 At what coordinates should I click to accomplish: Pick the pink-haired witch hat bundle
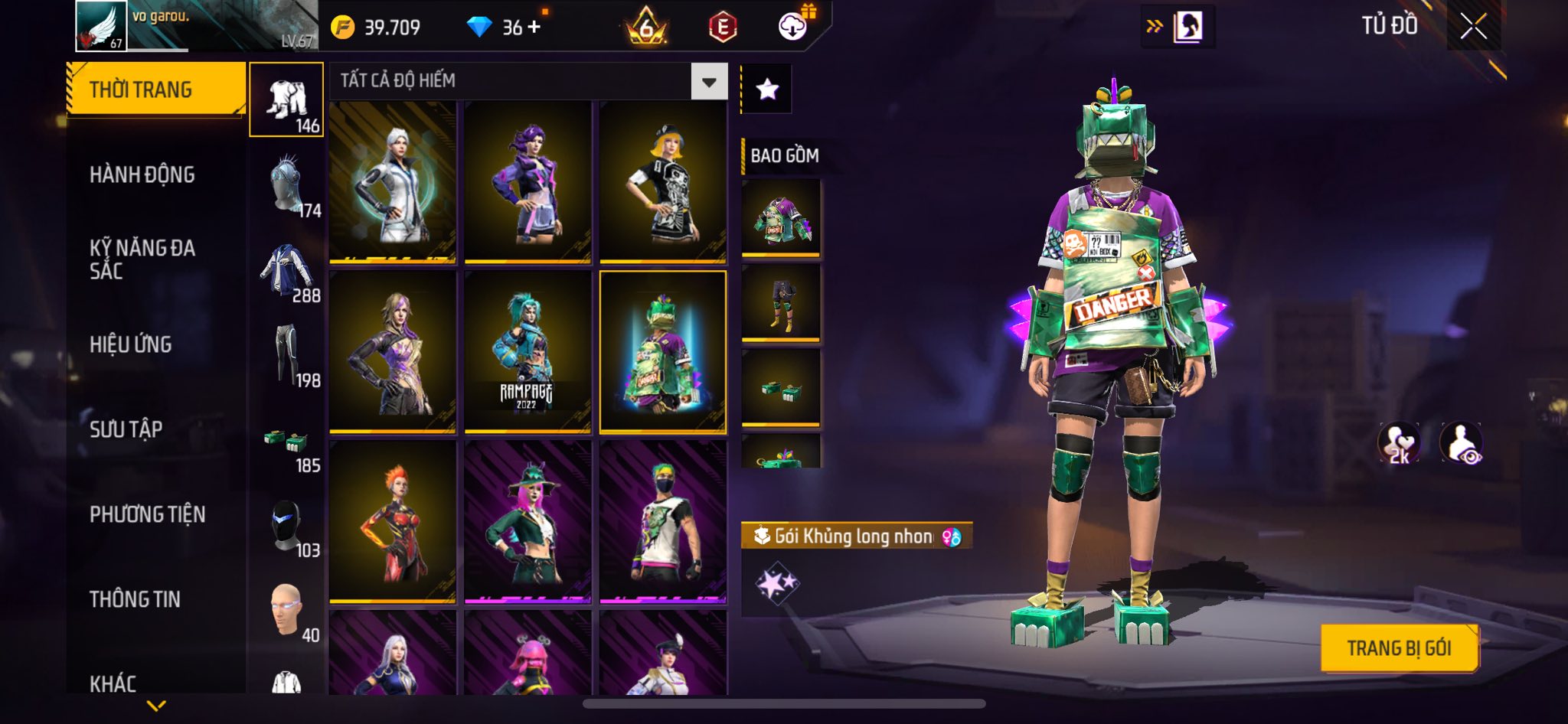528,522
